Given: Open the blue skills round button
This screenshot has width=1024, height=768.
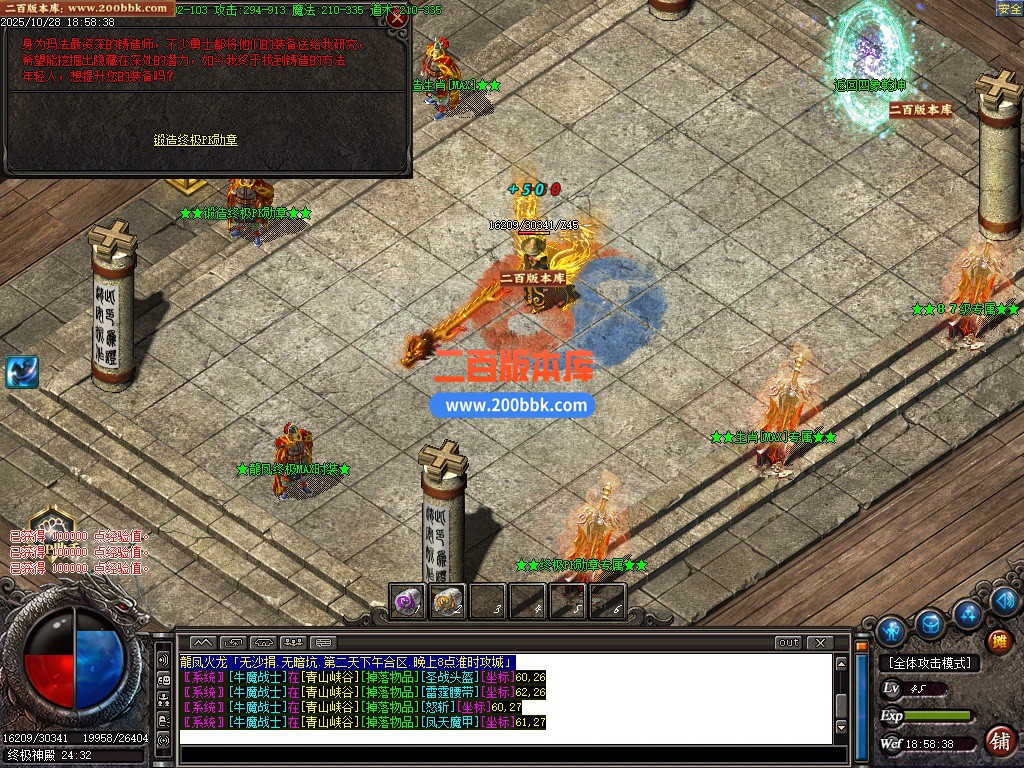Looking at the screenshot, I should 967,612.
